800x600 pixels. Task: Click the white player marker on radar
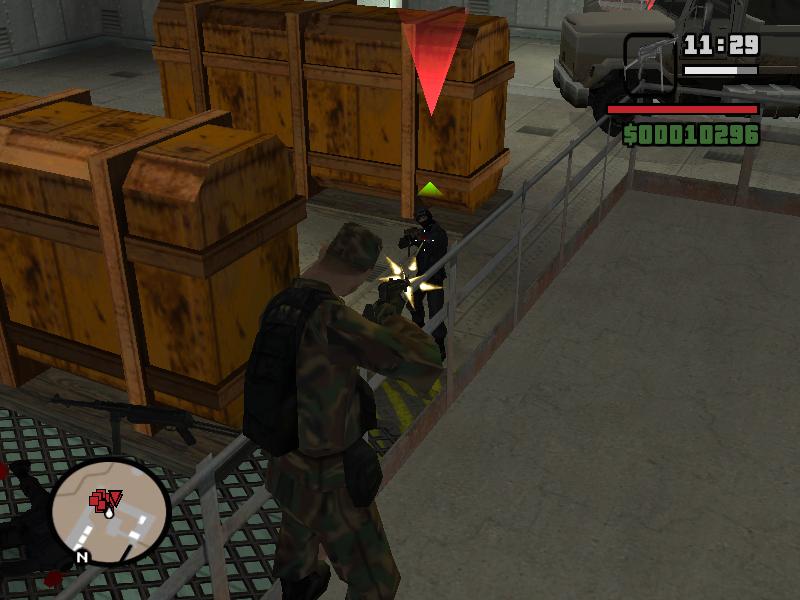click(107, 511)
